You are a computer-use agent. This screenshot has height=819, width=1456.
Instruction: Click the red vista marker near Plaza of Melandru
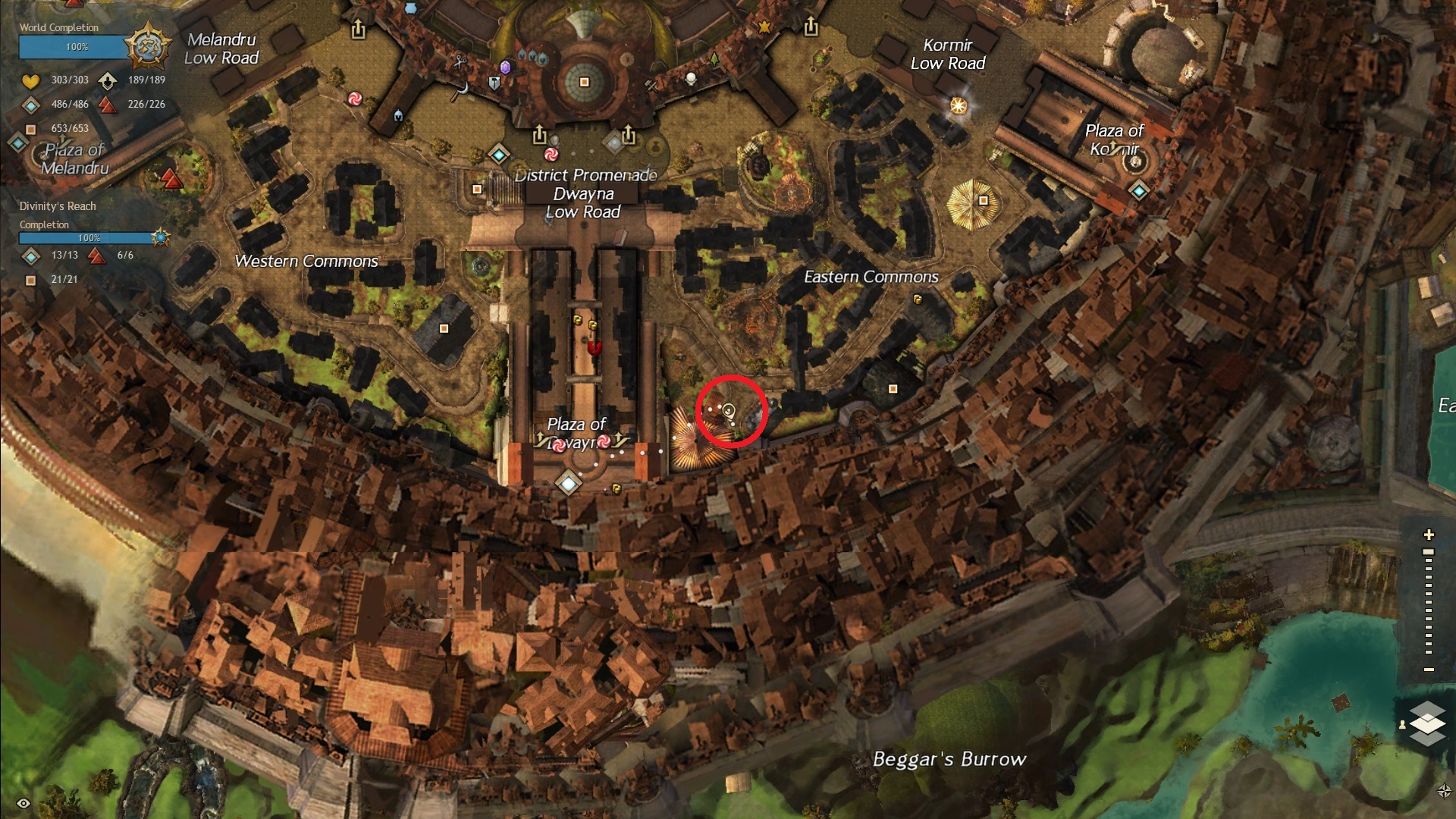(171, 179)
